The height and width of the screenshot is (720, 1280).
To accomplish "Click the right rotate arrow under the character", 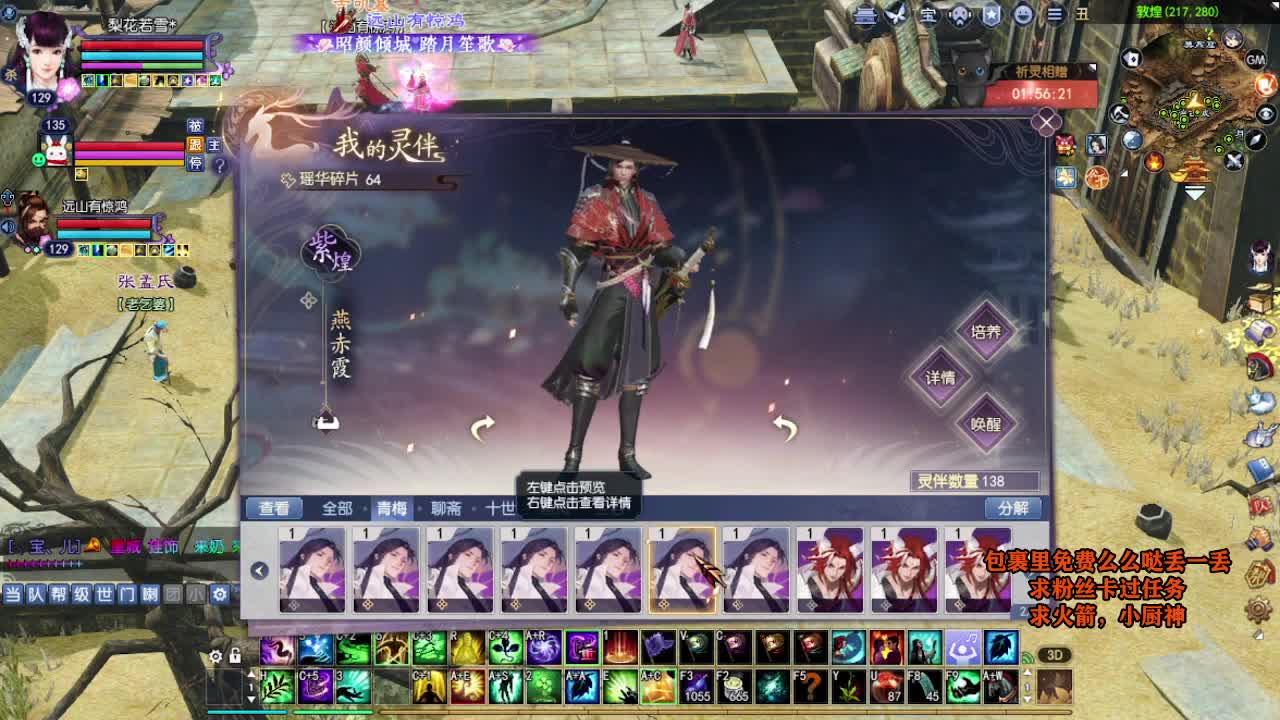I will click(783, 428).
